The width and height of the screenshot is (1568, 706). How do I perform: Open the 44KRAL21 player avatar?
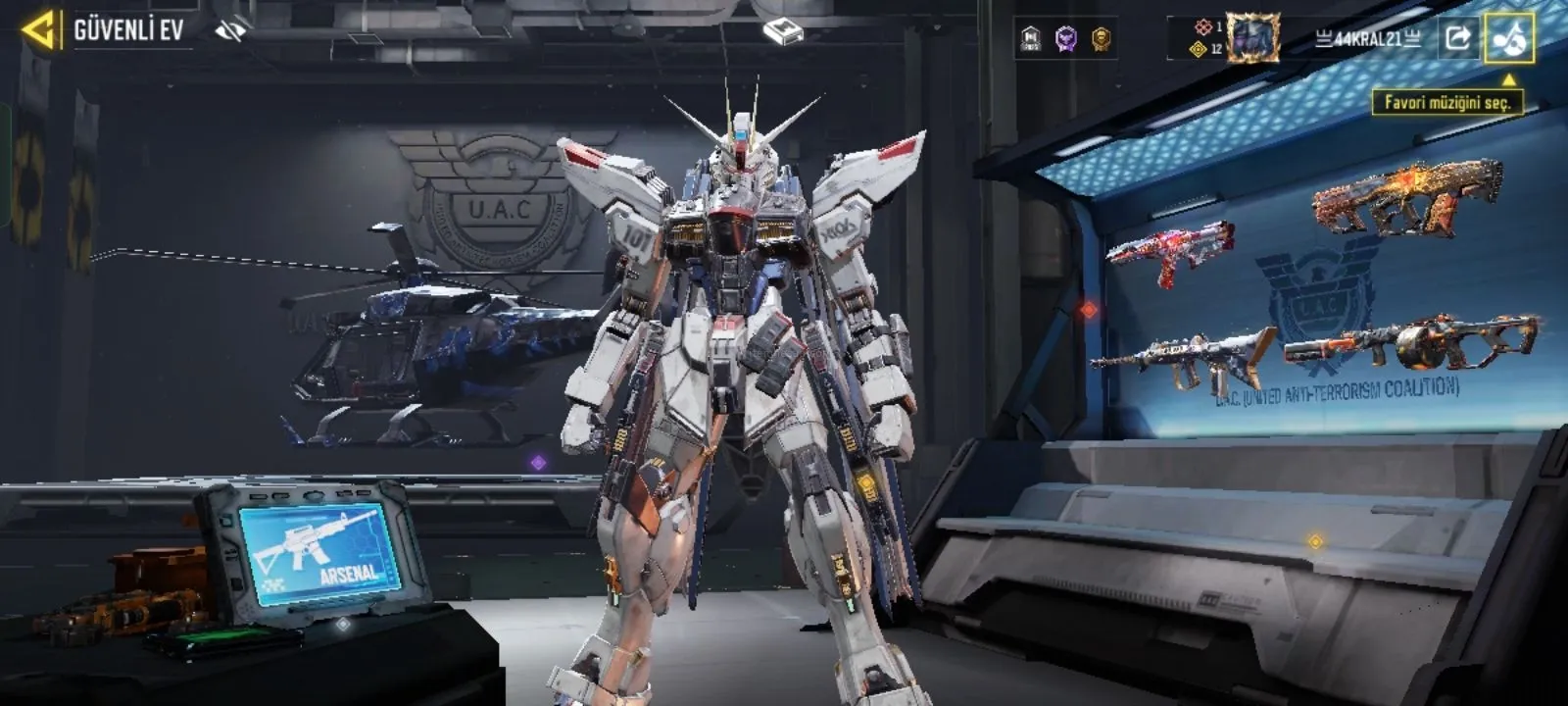coord(1253,38)
